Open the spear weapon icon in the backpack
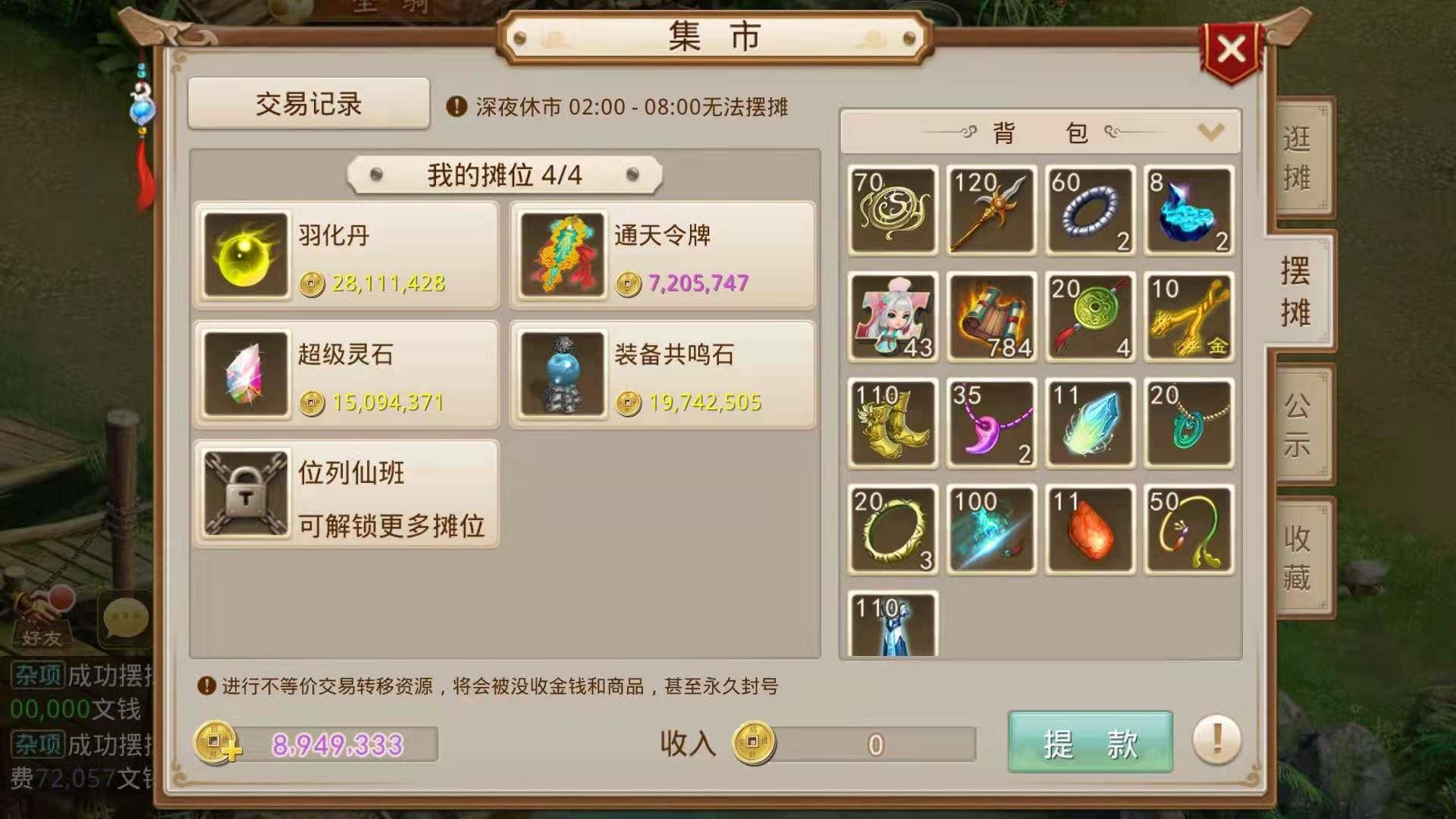Viewport: 1456px width, 819px height. (x=991, y=210)
